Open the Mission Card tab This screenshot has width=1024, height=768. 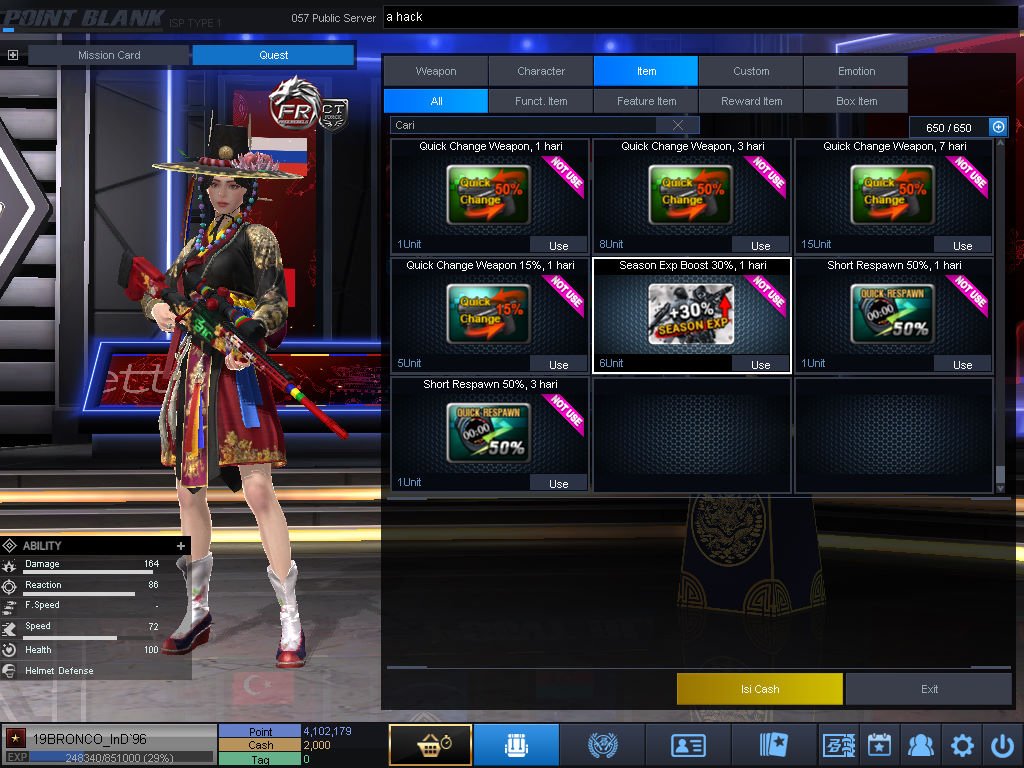tap(109, 55)
